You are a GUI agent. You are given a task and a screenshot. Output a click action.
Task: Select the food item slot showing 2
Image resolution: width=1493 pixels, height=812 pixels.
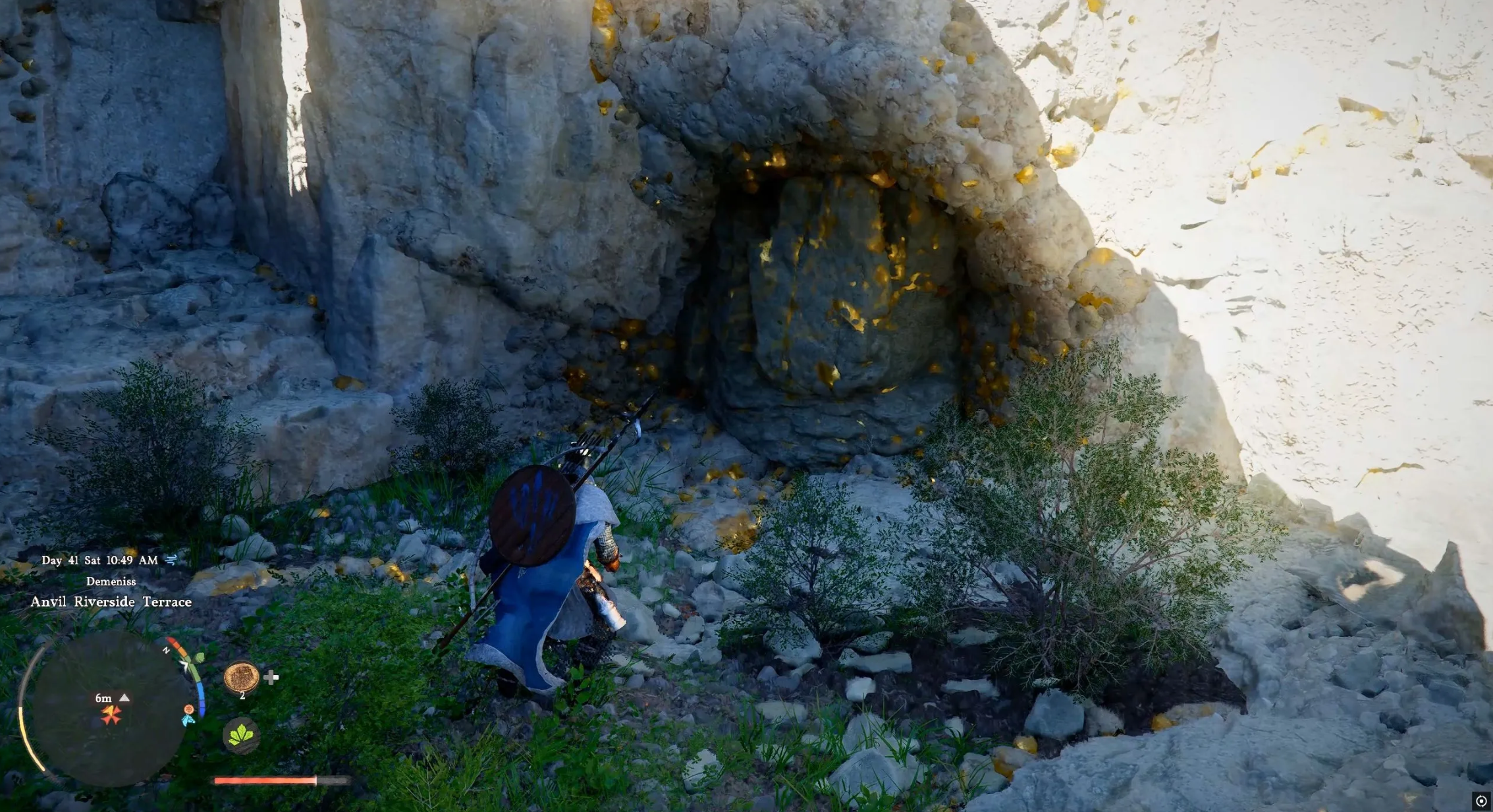(x=241, y=676)
